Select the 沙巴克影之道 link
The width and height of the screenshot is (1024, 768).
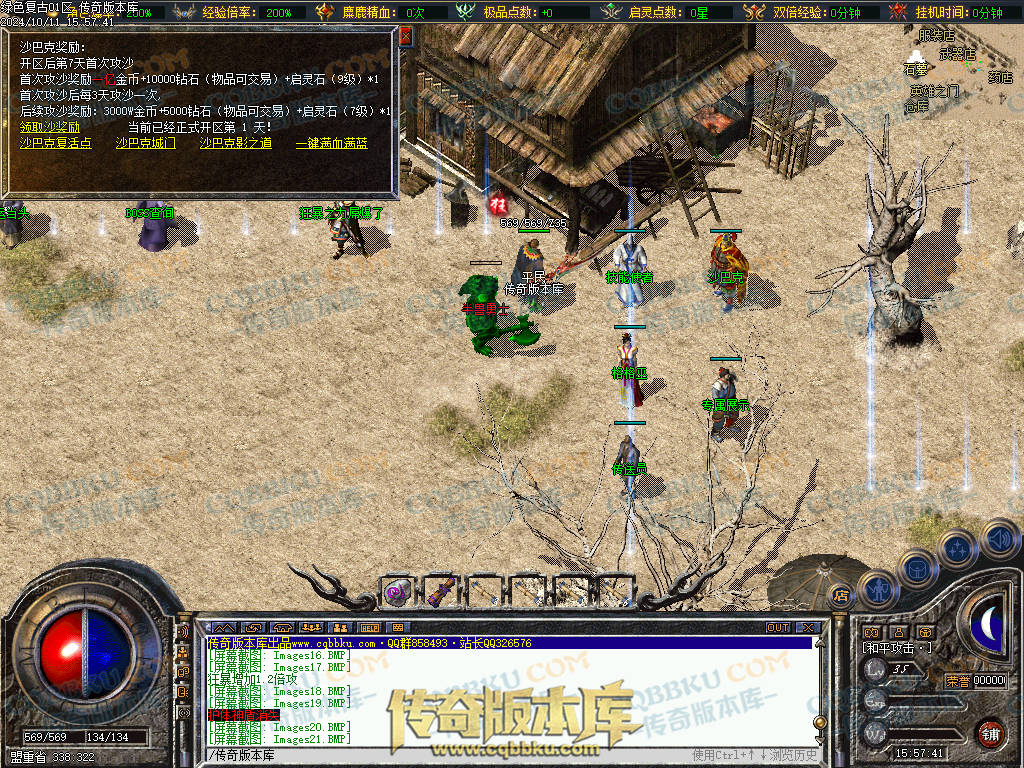tap(235, 143)
